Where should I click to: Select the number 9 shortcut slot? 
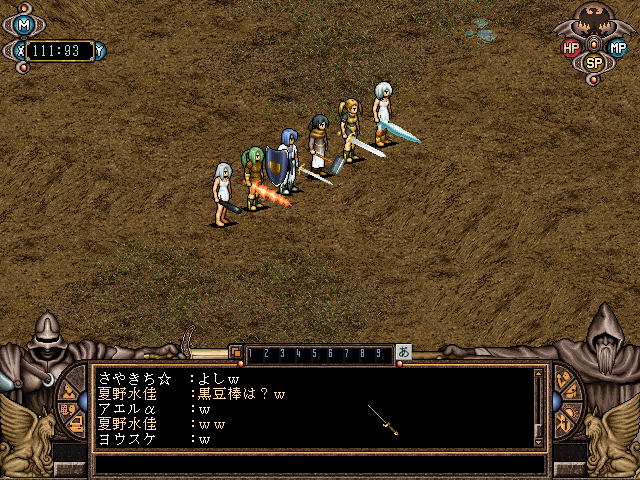(375, 353)
